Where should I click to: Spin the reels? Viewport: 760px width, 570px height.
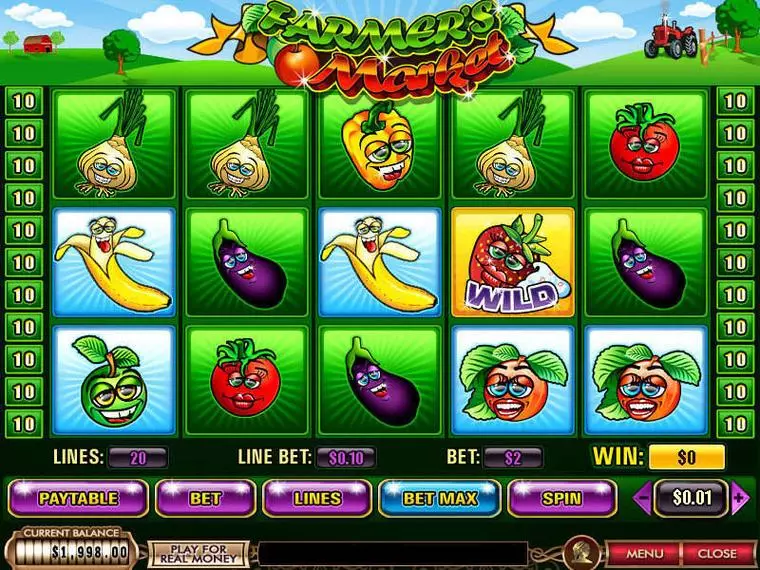coord(561,497)
